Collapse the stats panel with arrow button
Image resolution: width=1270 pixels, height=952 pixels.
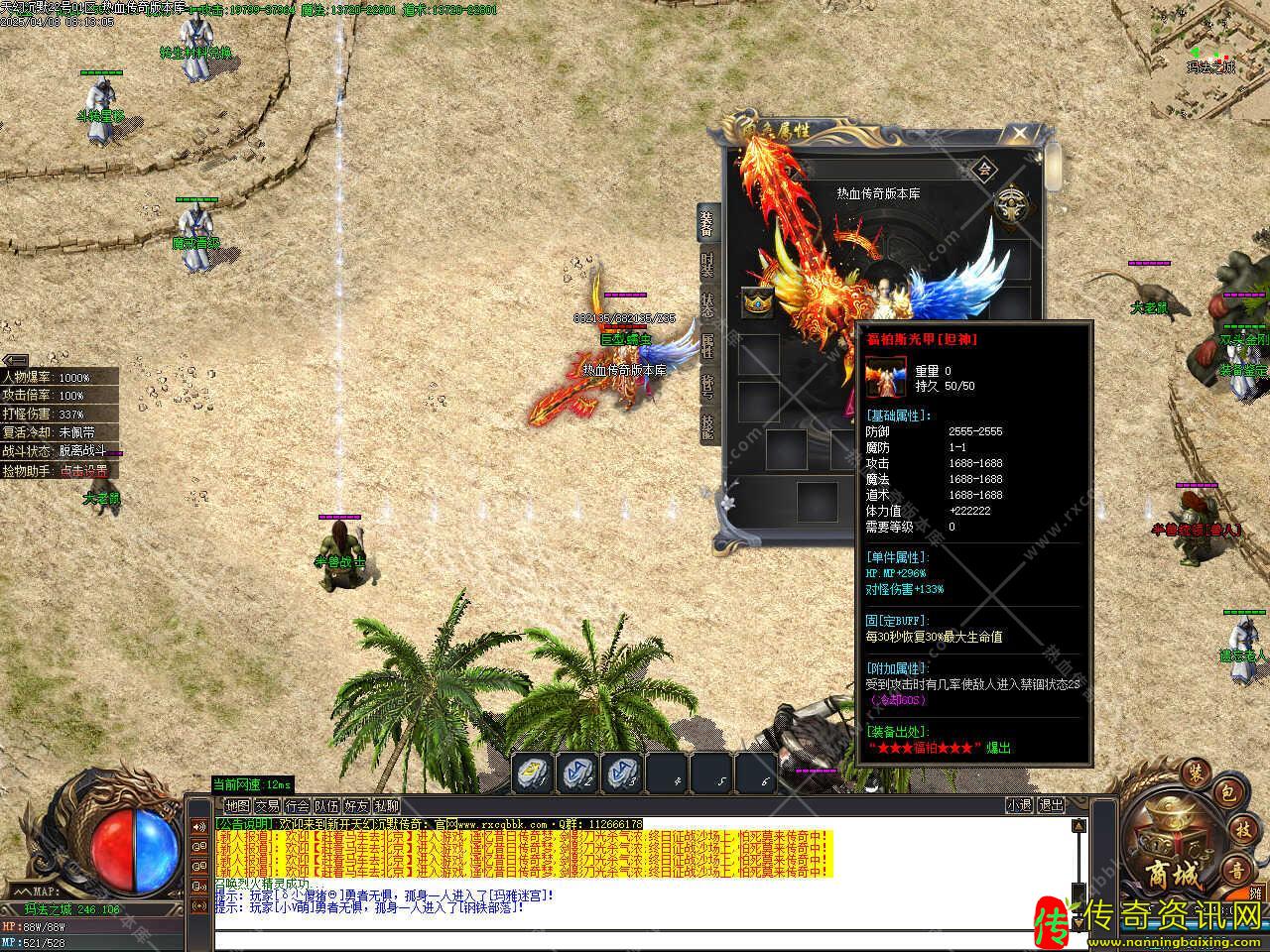tap(14, 359)
